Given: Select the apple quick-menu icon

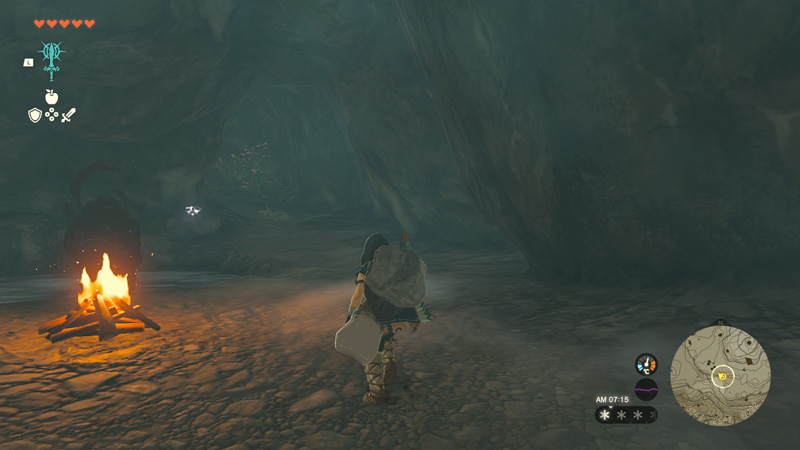Looking at the screenshot, I should click(51, 97).
